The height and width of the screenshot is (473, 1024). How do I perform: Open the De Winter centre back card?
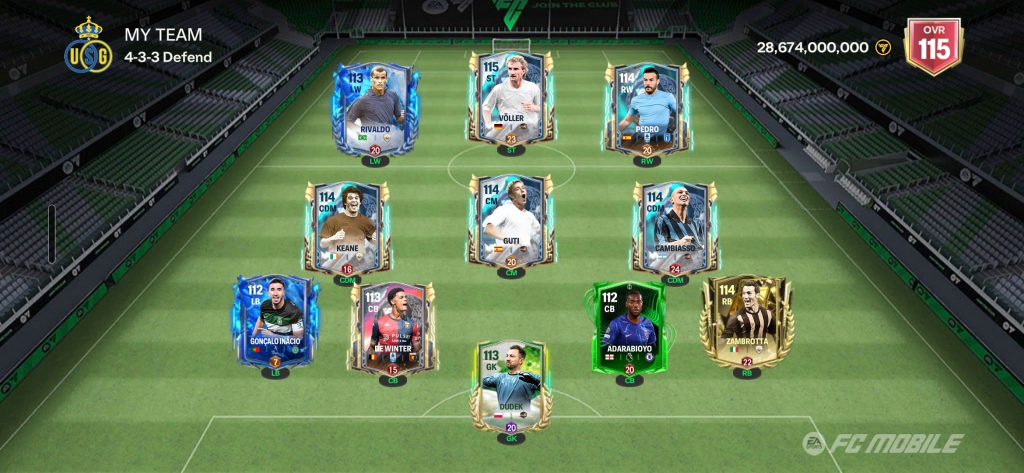click(x=393, y=327)
